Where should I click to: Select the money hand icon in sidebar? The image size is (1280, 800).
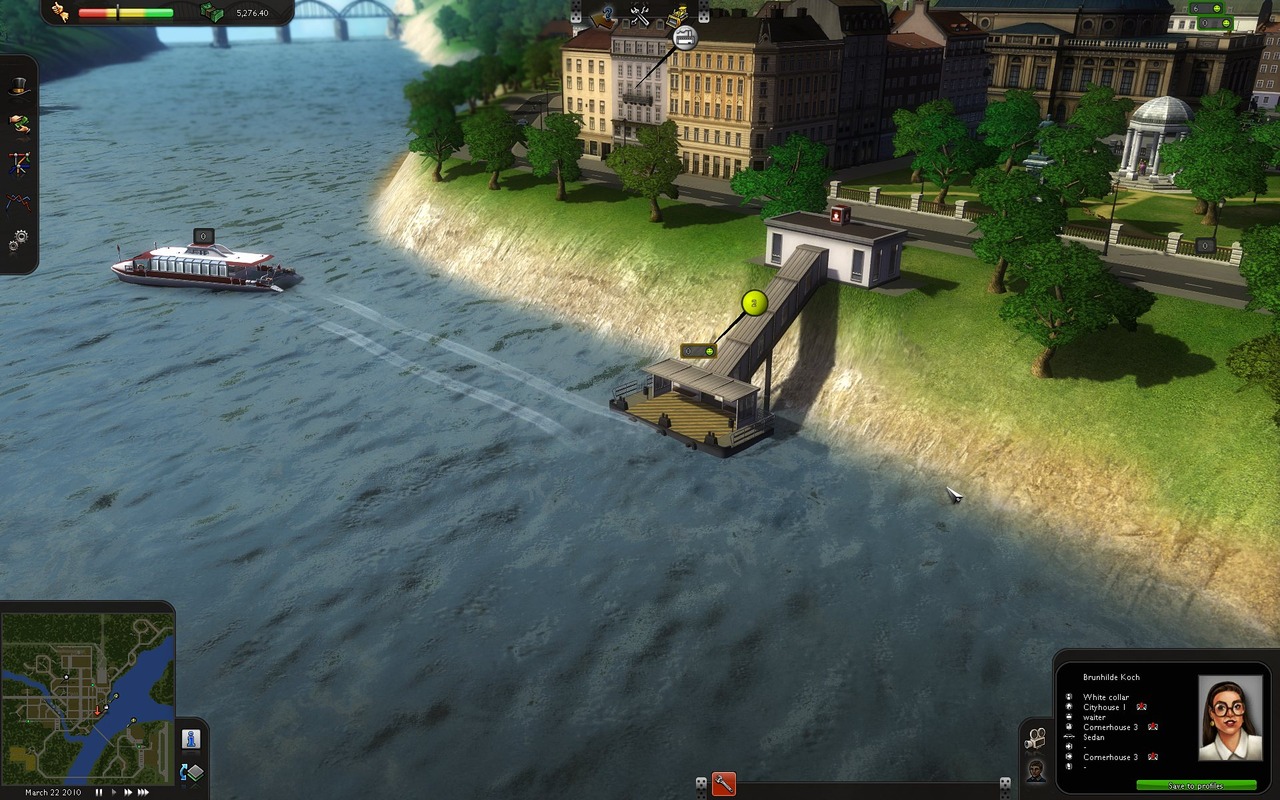(x=19, y=124)
